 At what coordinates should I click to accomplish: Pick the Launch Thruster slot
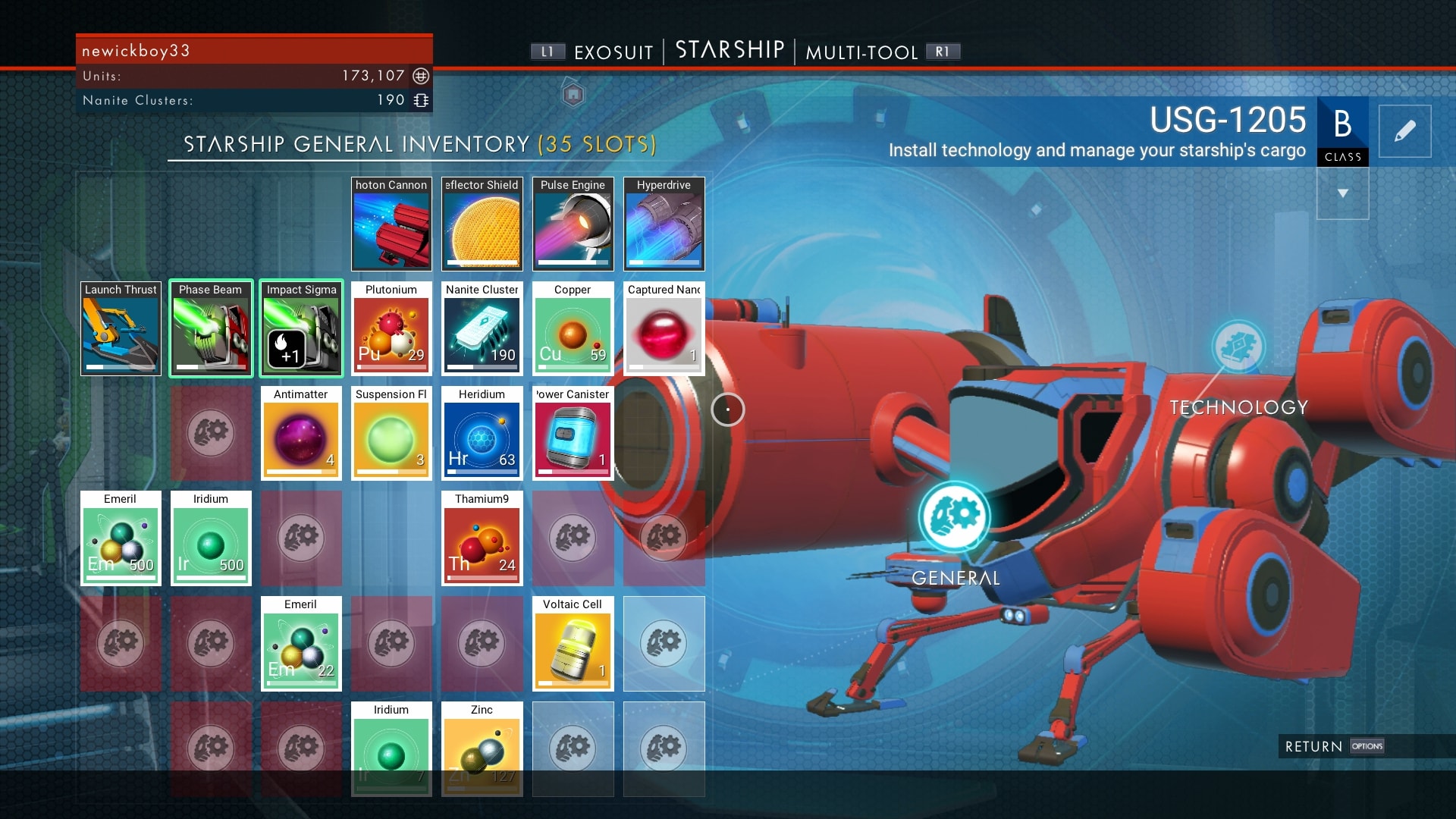tap(121, 329)
